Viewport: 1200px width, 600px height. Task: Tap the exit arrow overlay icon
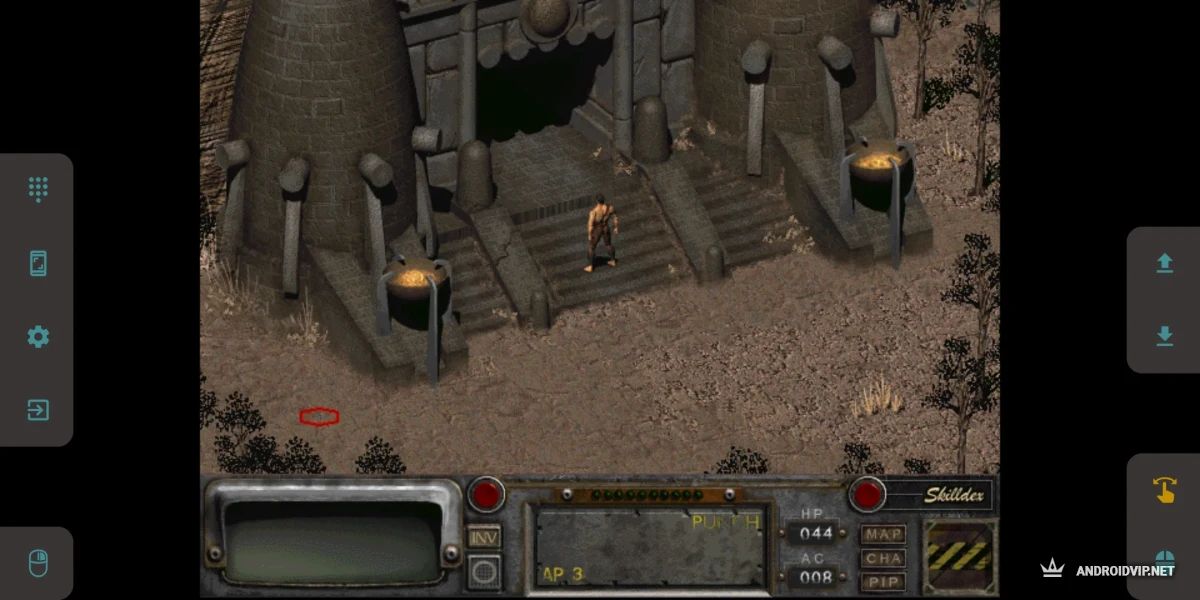pos(38,410)
